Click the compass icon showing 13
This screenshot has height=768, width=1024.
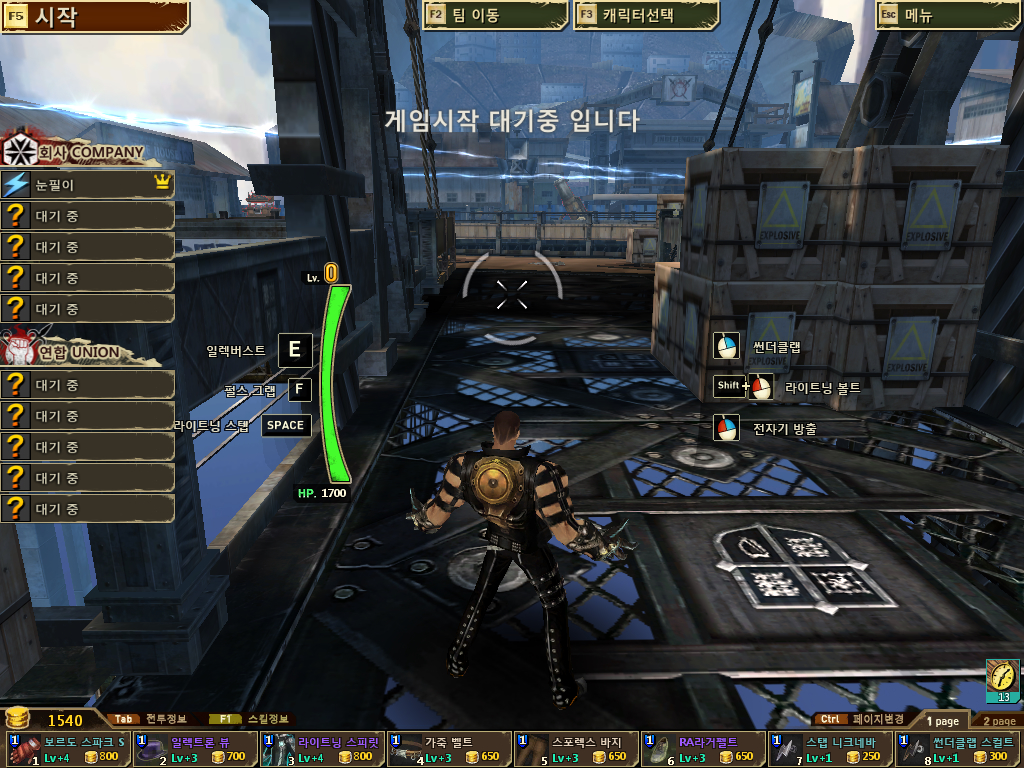point(1001,679)
